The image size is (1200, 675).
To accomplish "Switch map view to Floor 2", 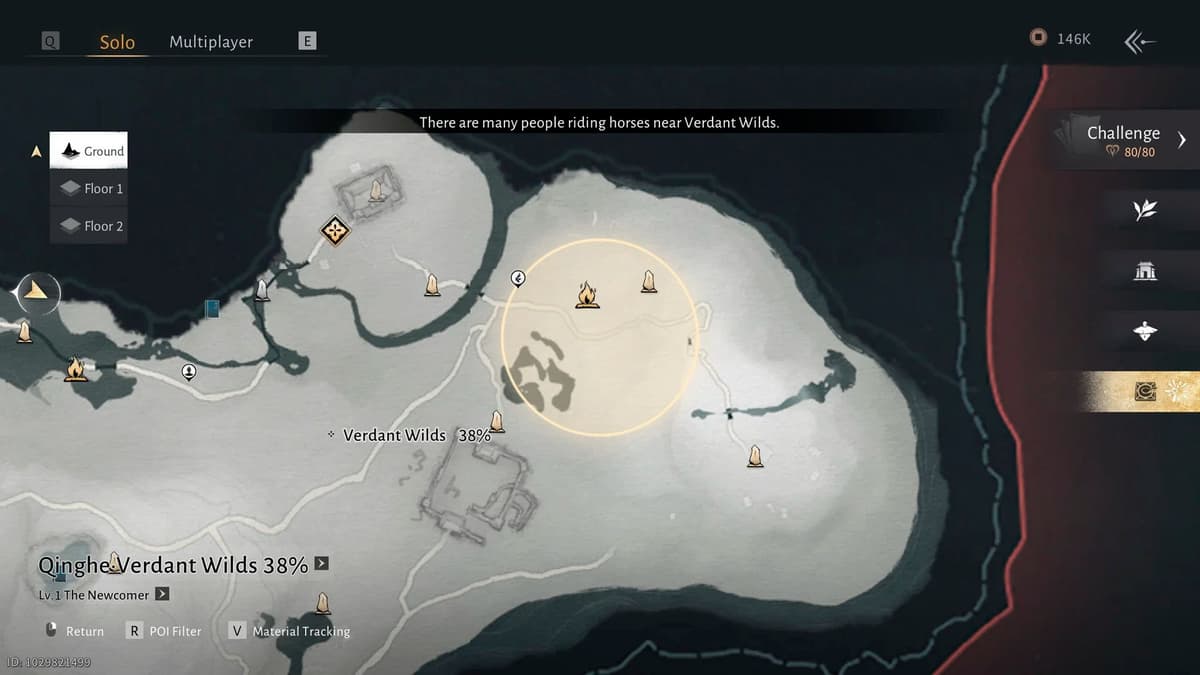I will pos(89,226).
